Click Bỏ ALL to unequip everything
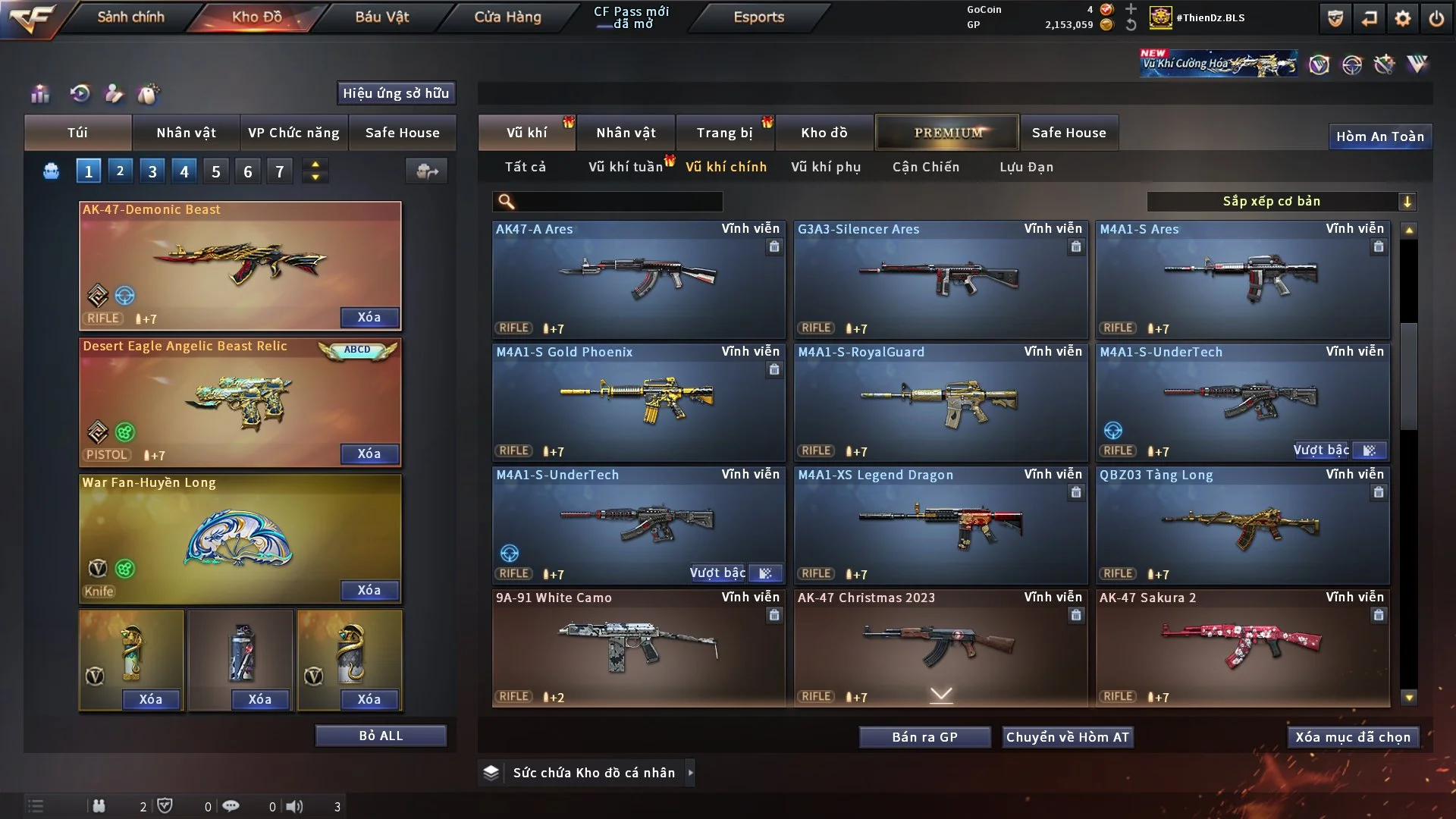Viewport: 1456px width, 819px height. (x=381, y=736)
